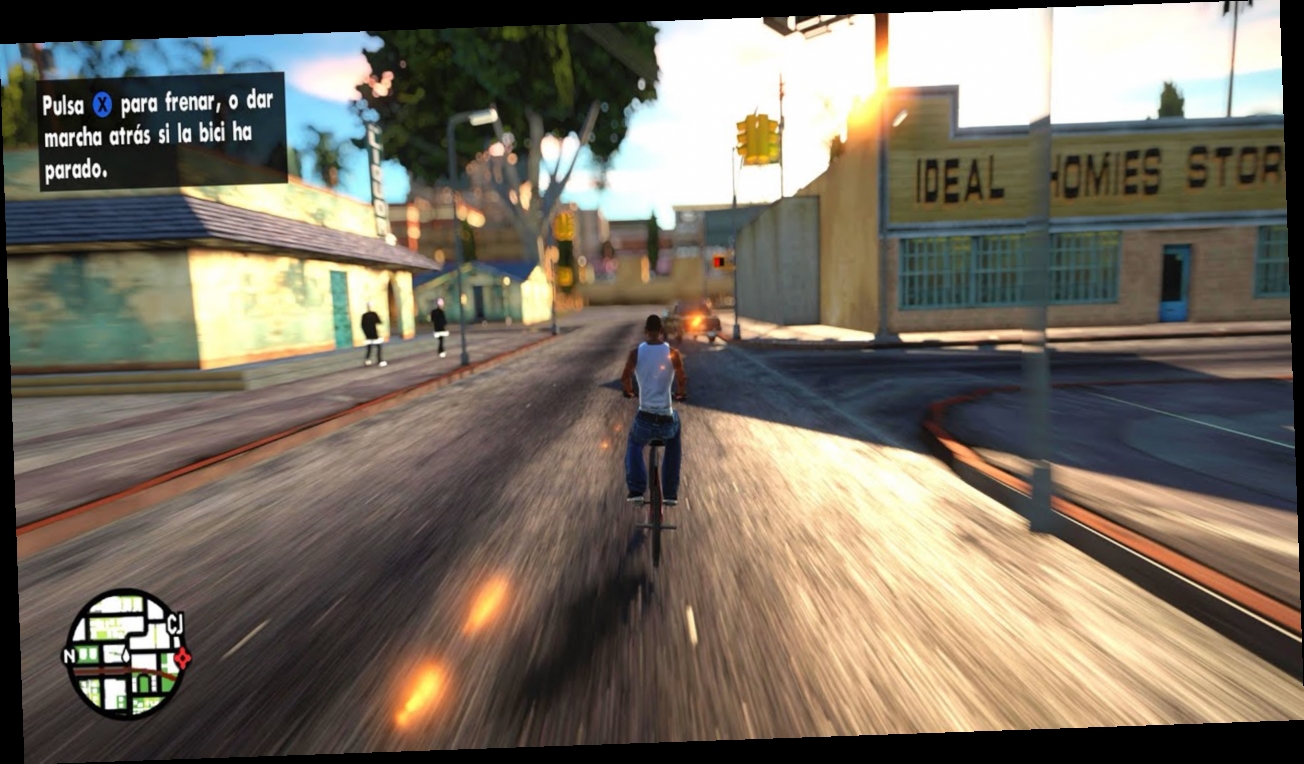Click the N compass letter on the minimap
Viewport: 1304px width, 764px height.
pyautogui.click(x=70, y=655)
